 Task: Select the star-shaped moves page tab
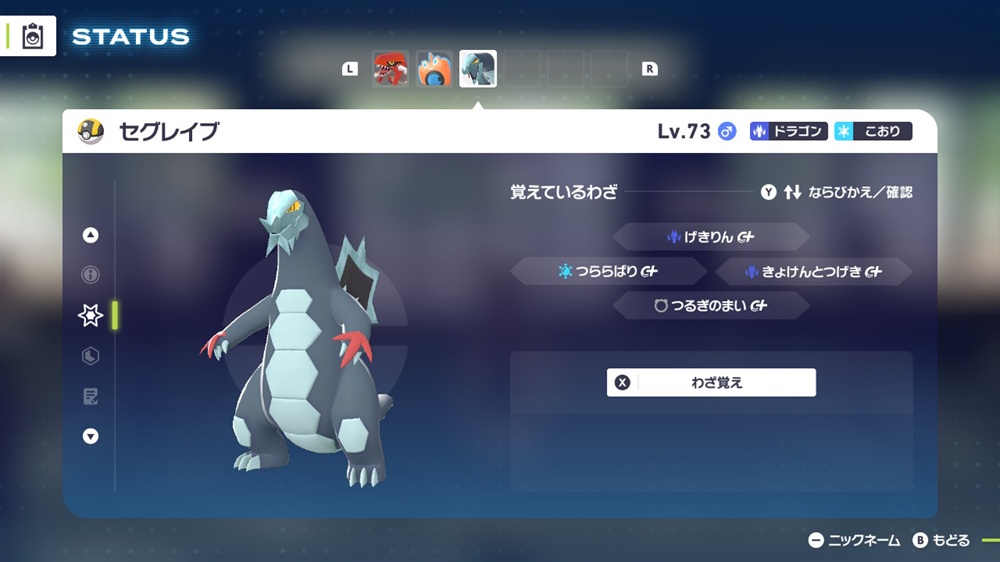click(91, 316)
